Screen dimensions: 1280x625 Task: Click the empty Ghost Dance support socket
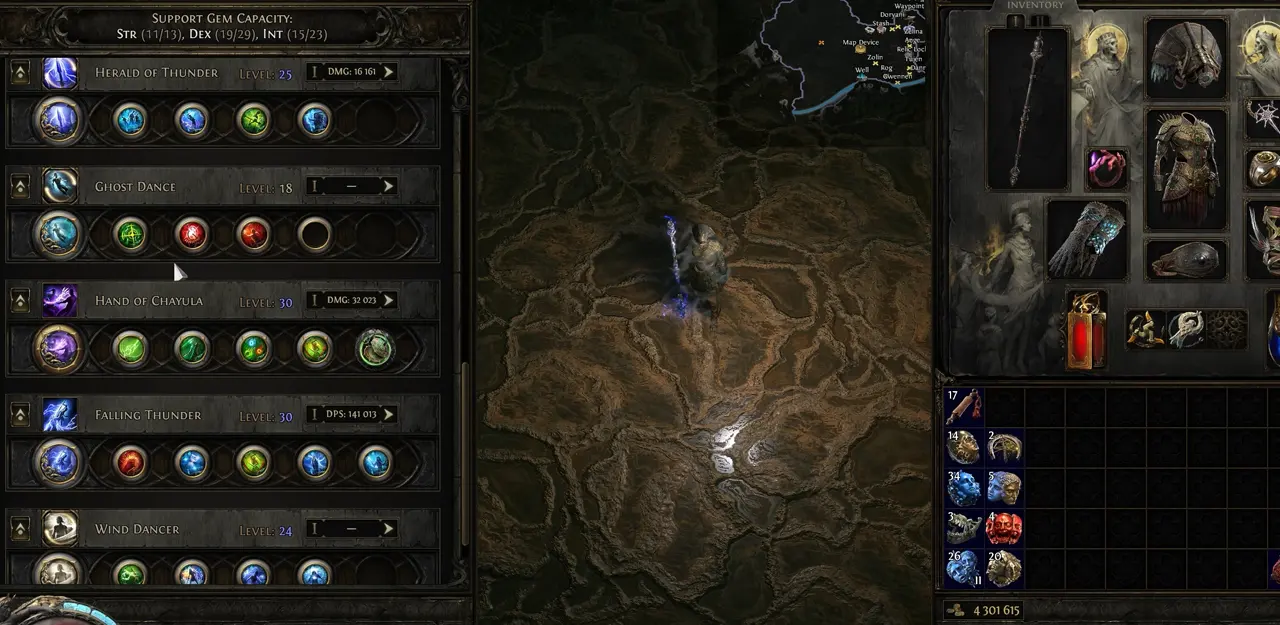[314, 235]
